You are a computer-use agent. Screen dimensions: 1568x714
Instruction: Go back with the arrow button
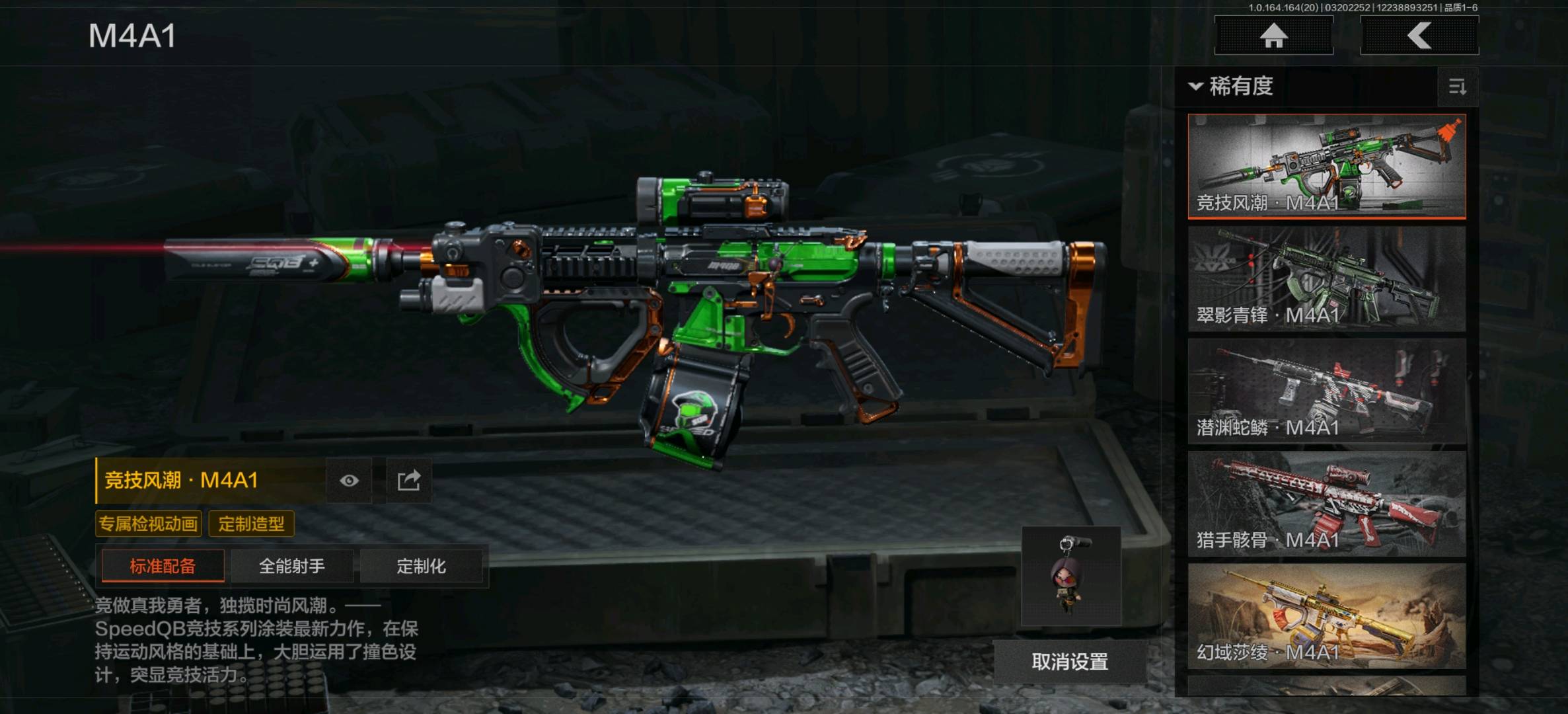tap(1419, 36)
